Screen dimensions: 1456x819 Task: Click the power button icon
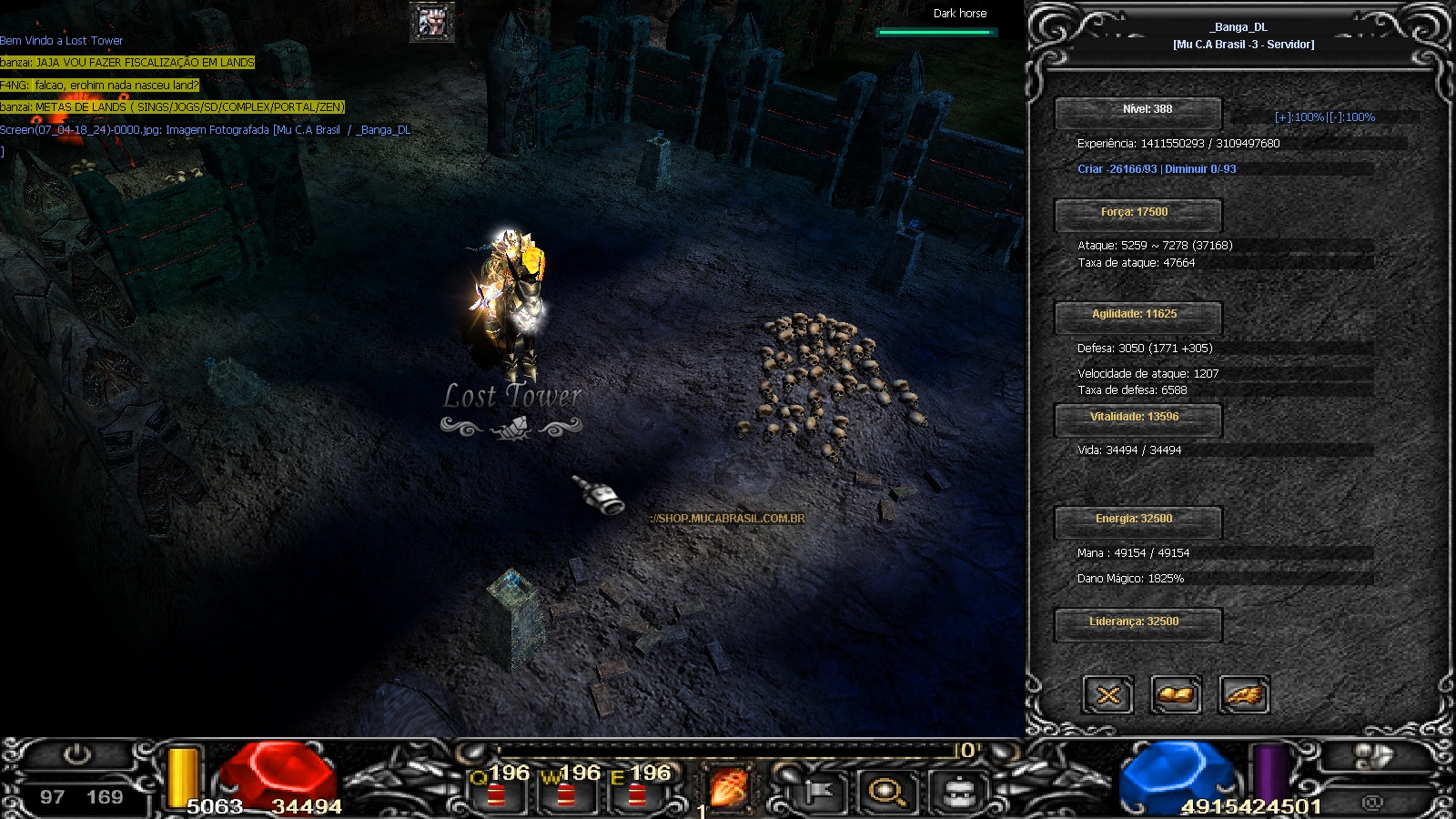pos(77,755)
